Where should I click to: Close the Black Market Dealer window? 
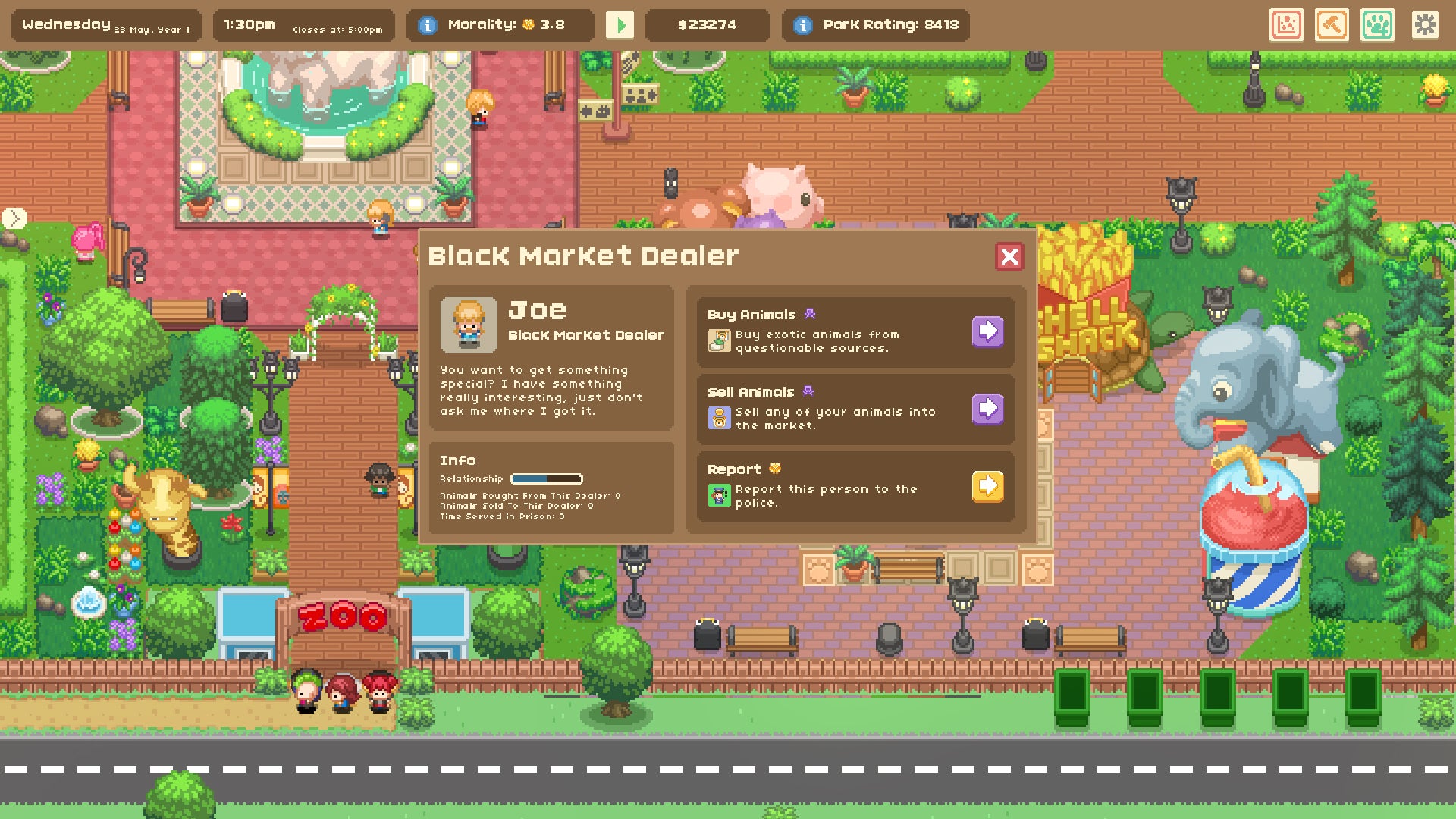click(x=1009, y=256)
